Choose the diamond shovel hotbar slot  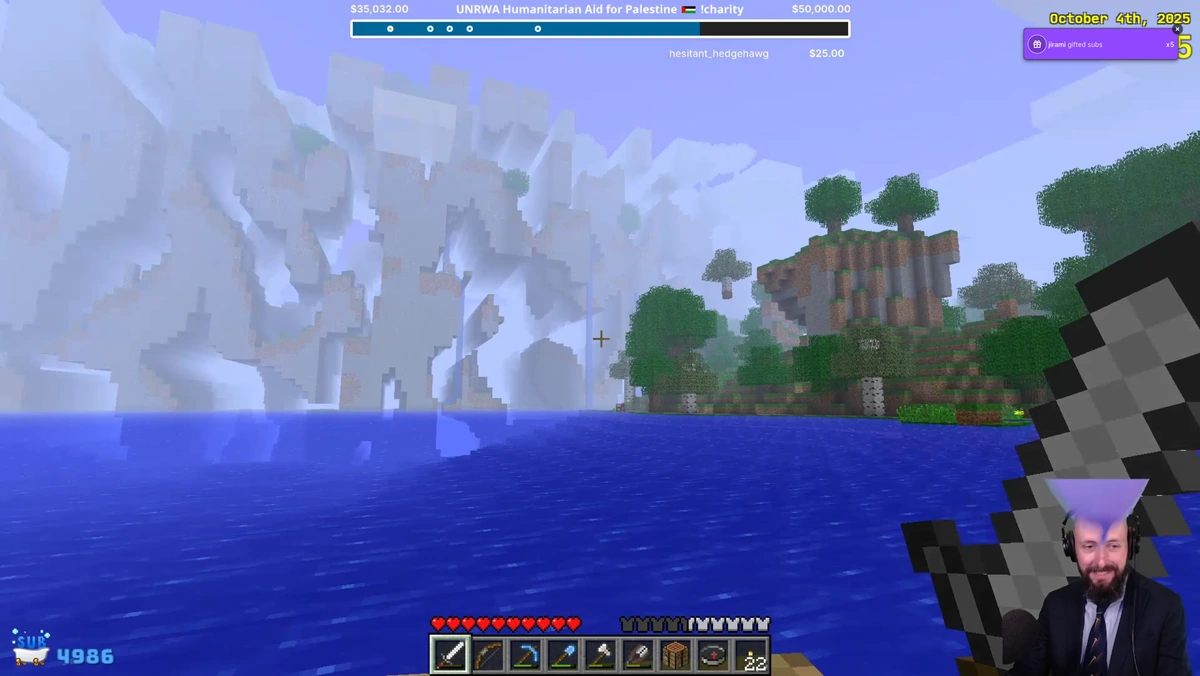click(563, 655)
